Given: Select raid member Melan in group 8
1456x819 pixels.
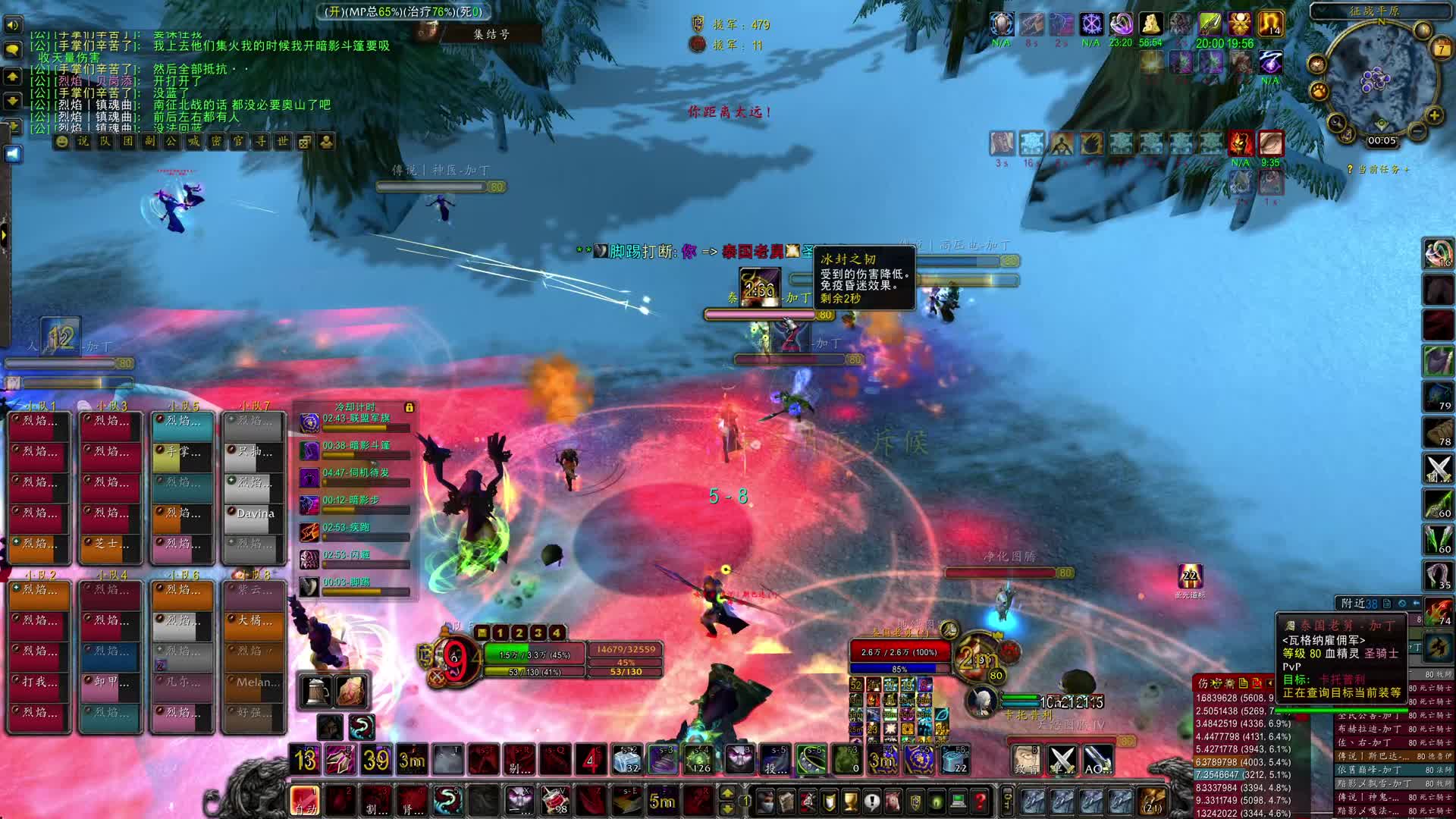Looking at the screenshot, I should [254, 682].
